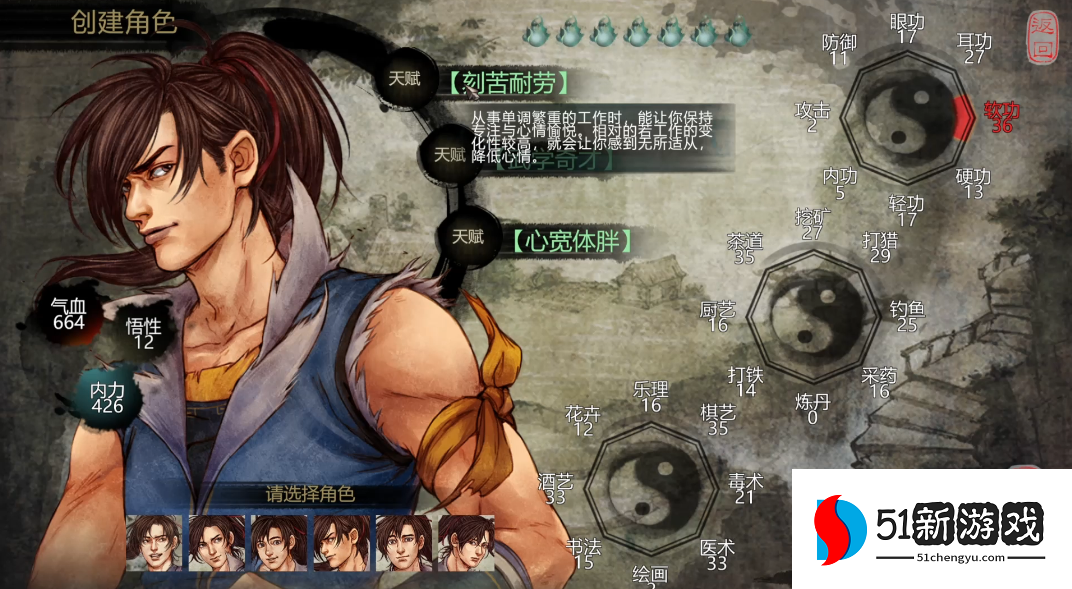The width and height of the screenshot is (1072, 589).
Task: Select the highlighted 软功 attribute
Action: coord(1001,116)
